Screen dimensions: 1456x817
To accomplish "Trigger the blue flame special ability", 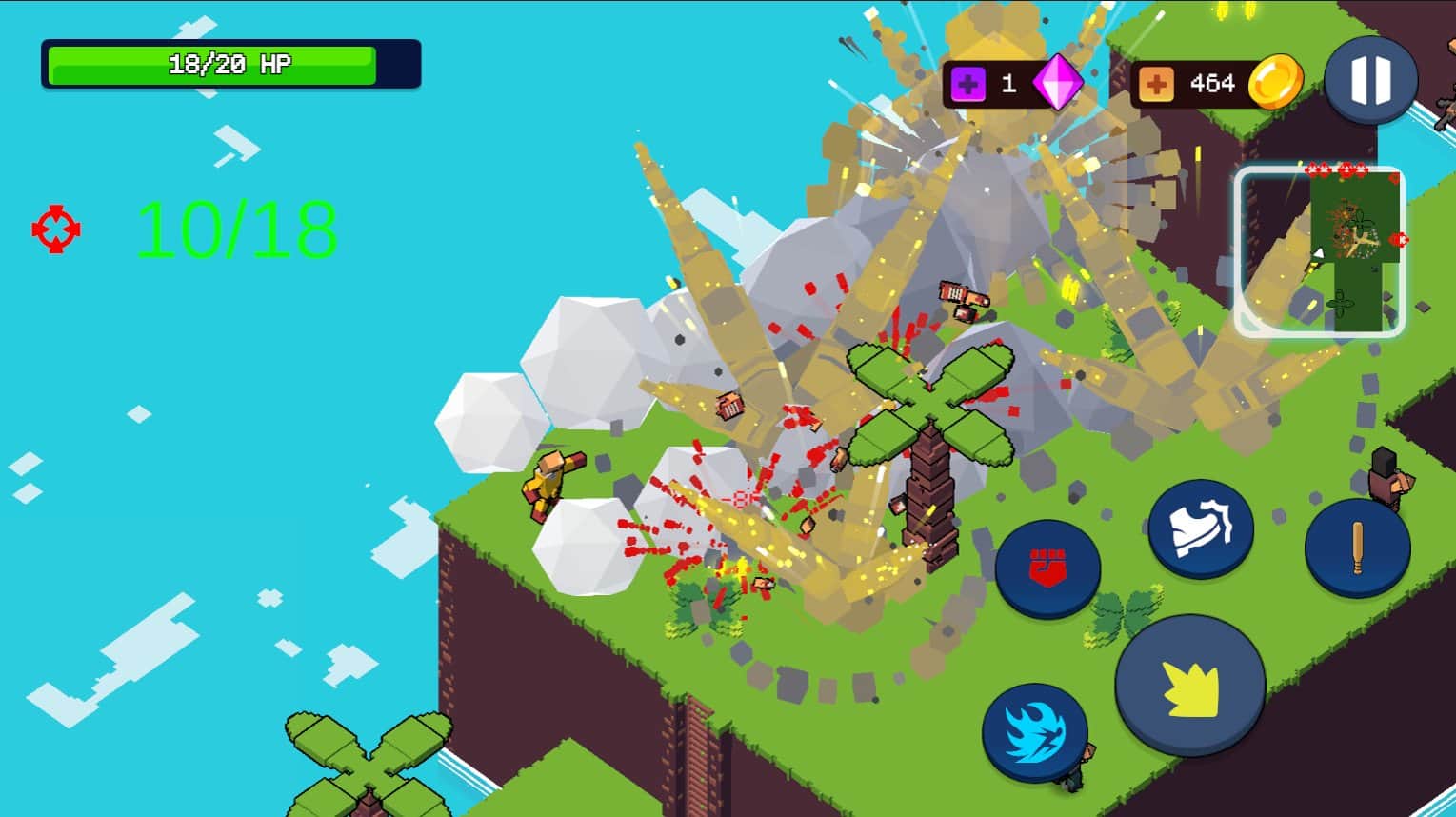I will [1034, 731].
